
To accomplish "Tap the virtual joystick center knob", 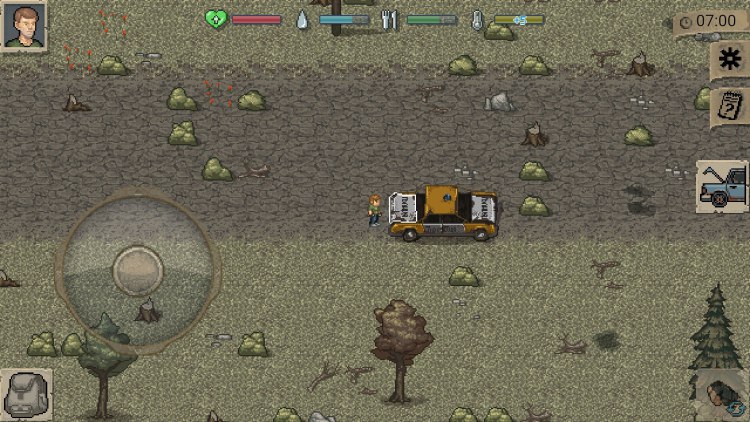I will click(137, 269).
